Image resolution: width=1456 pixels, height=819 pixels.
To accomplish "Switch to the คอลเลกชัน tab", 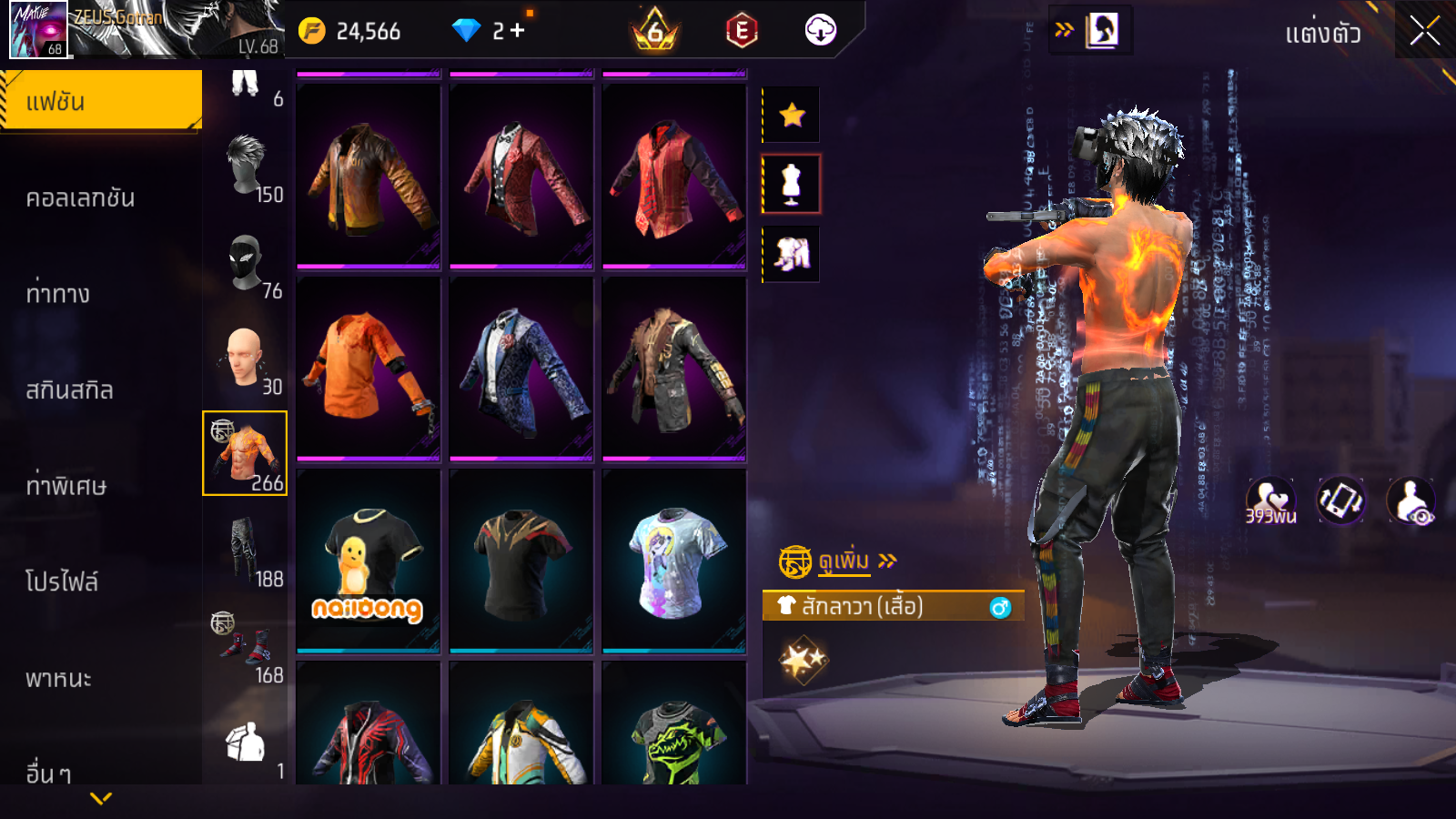I will pos(81,198).
